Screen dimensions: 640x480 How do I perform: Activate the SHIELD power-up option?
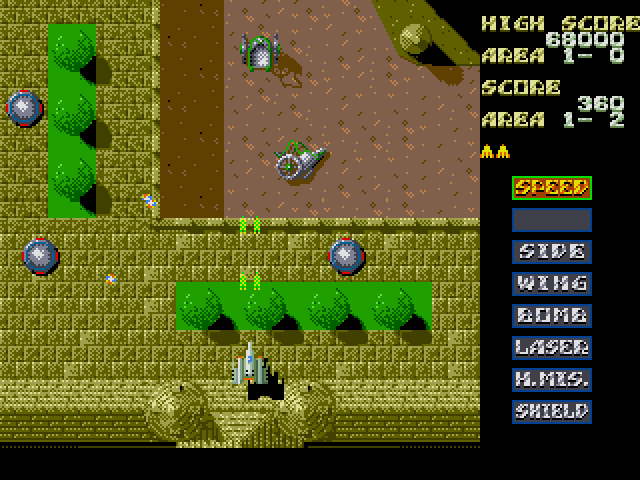point(551,411)
